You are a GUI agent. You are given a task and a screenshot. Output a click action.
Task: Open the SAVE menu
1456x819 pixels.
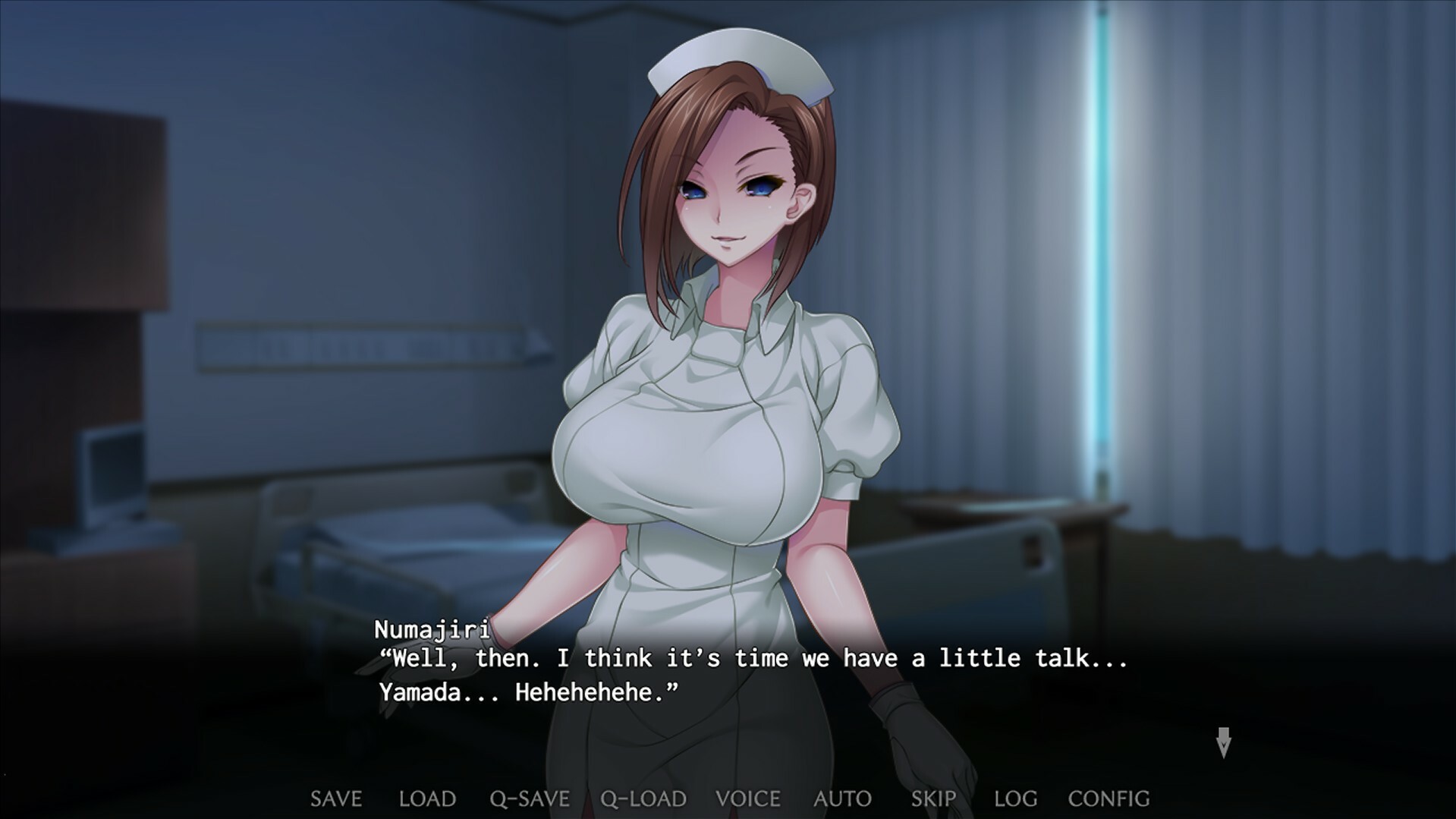336,799
